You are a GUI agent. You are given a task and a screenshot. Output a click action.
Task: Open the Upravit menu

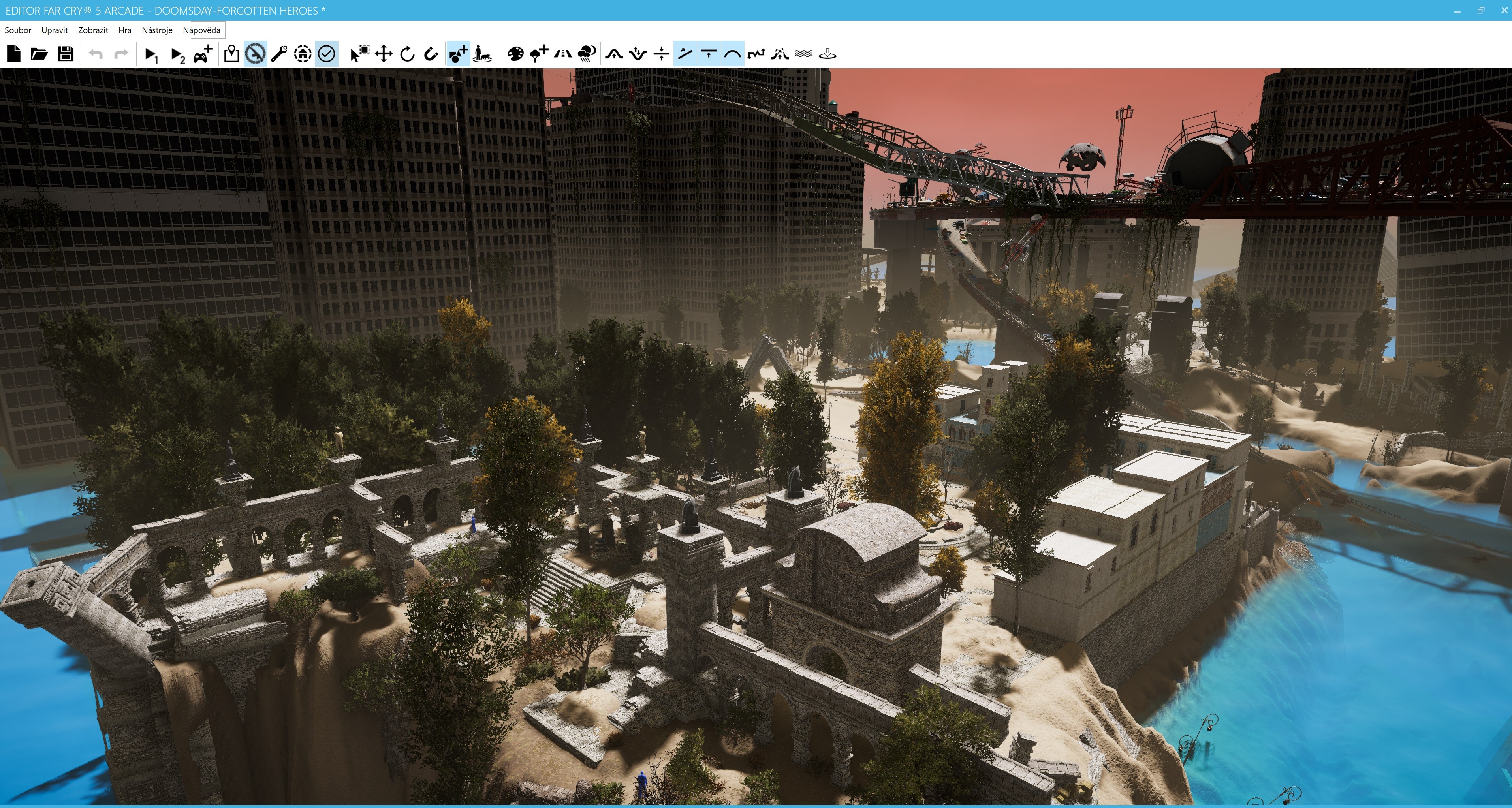pos(55,30)
